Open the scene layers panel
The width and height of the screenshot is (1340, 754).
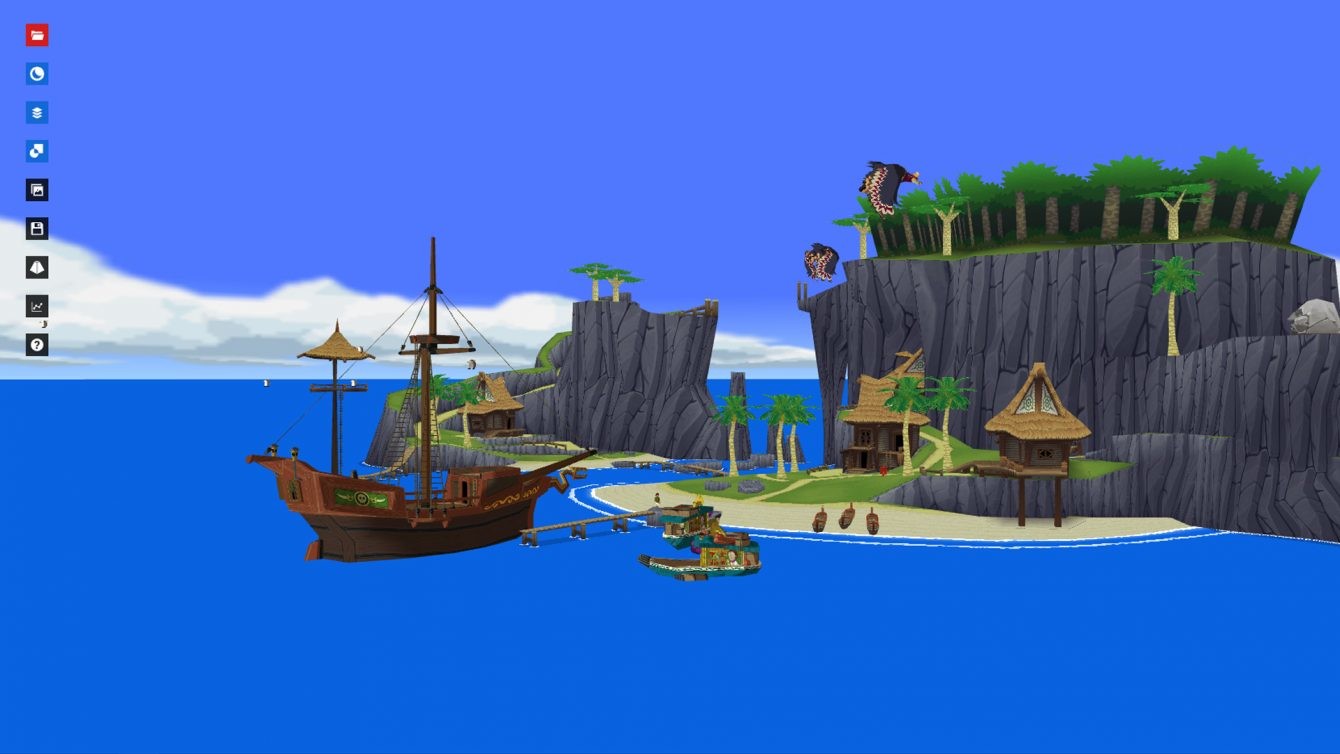(x=37, y=112)
